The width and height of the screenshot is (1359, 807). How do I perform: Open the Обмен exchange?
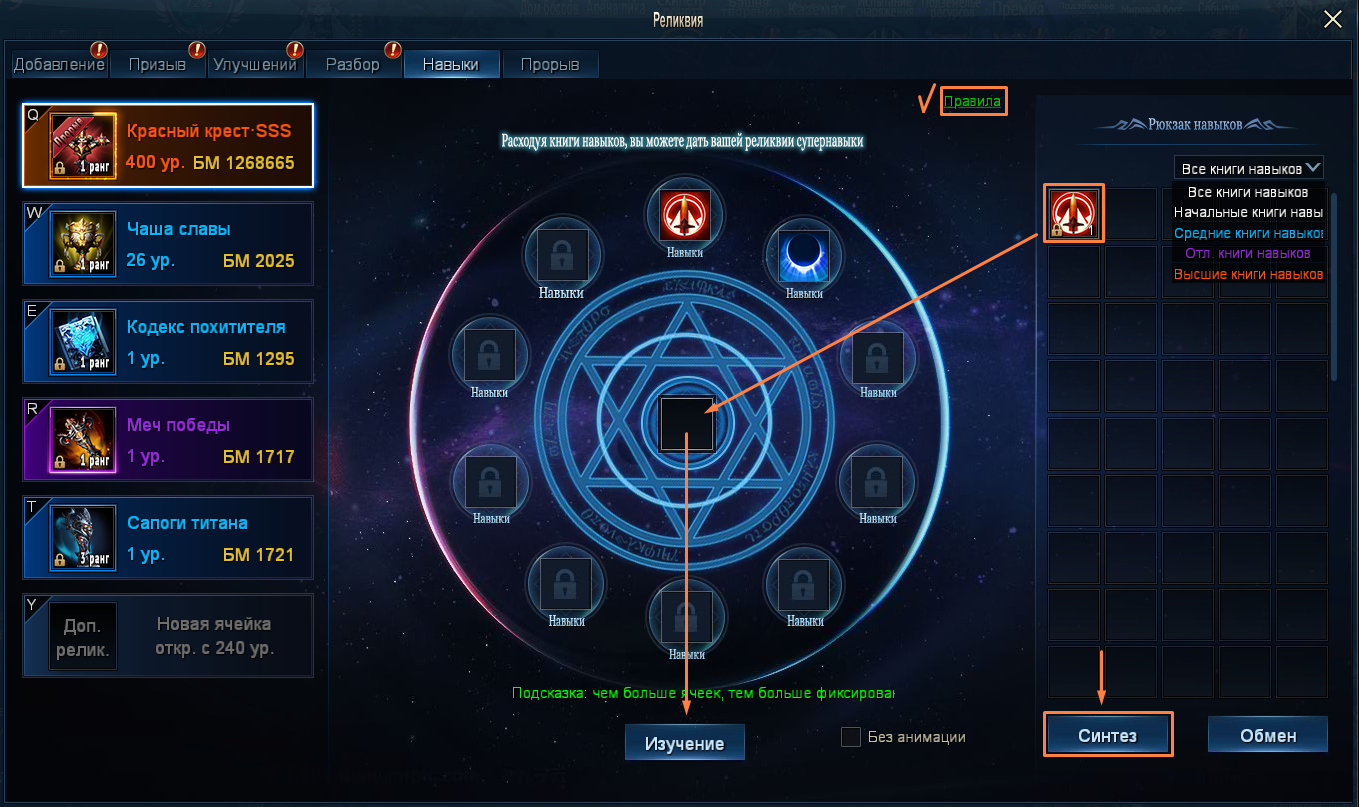tap(1267, 735)
